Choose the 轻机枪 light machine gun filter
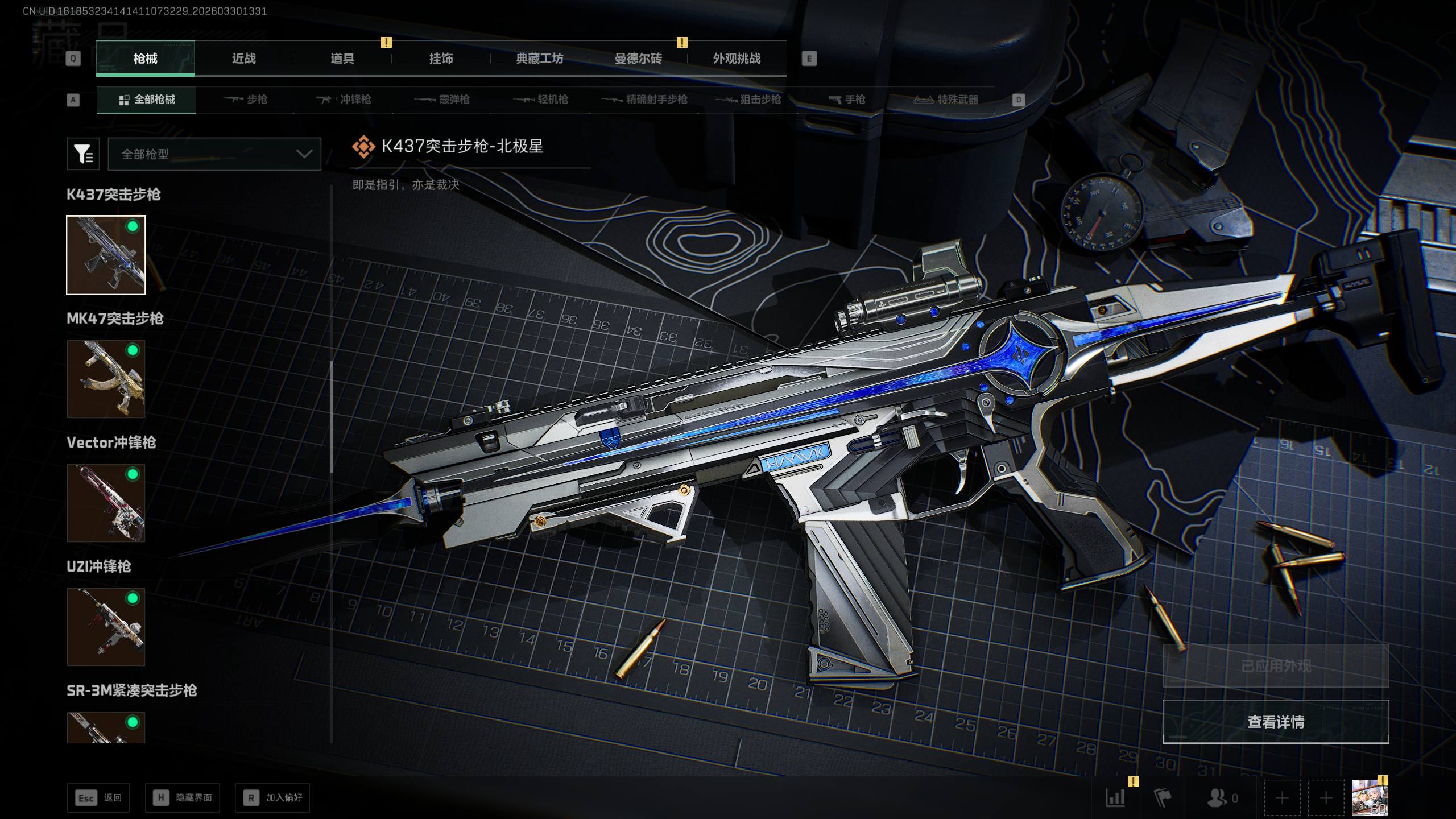Viewport: 1456px width, 819px height. pyautogui.click(x=541, y=100)
